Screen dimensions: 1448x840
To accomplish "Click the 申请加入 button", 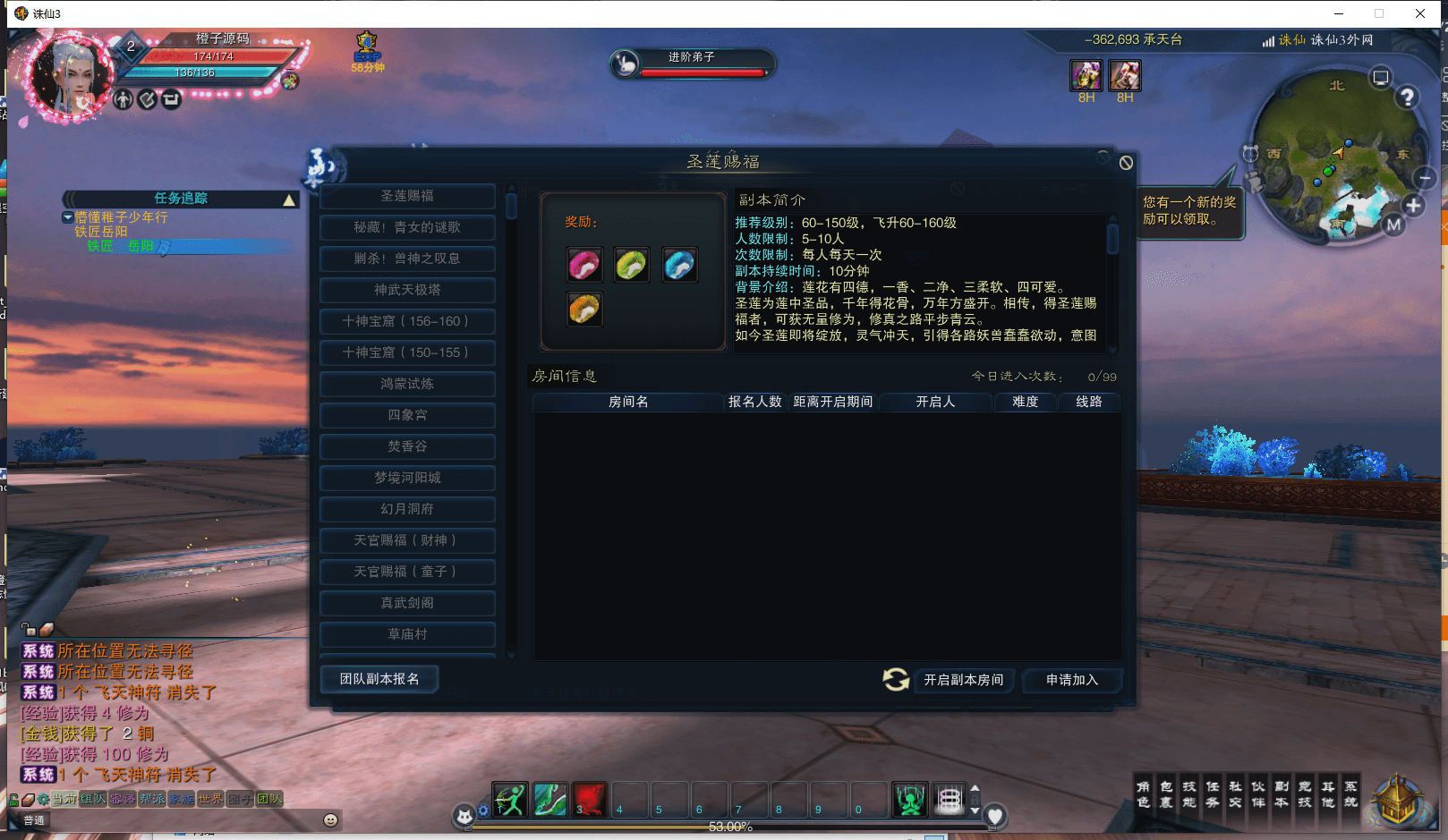I will tap(1071, 681).
